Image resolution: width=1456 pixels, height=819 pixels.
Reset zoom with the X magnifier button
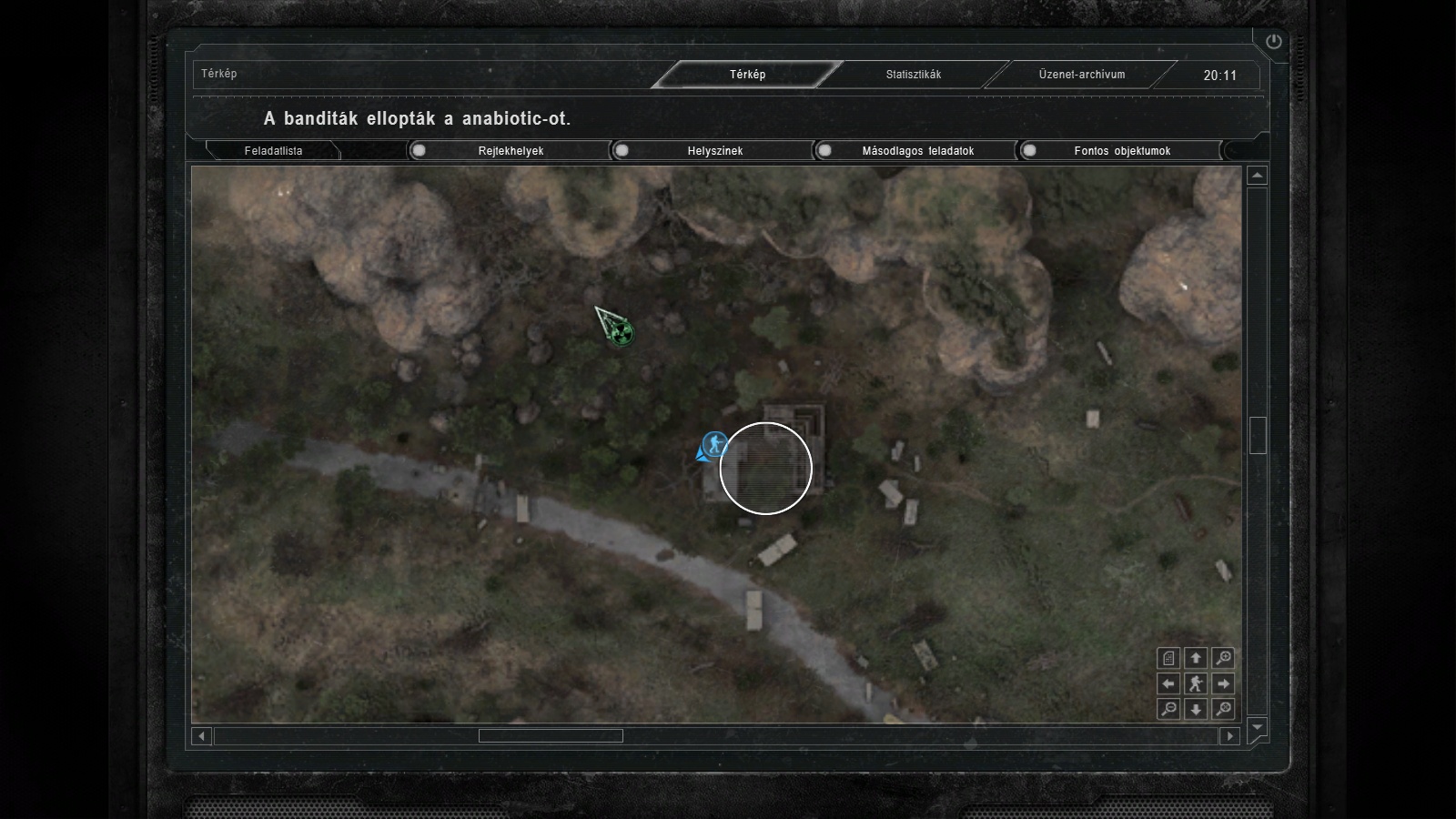(1223, 709)
